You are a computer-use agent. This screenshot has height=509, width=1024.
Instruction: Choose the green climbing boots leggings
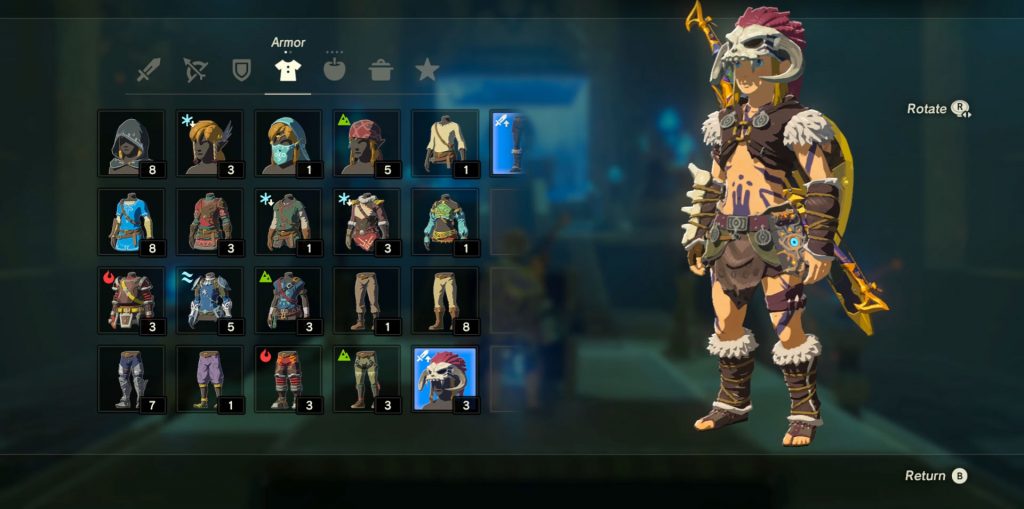[366, 378]
